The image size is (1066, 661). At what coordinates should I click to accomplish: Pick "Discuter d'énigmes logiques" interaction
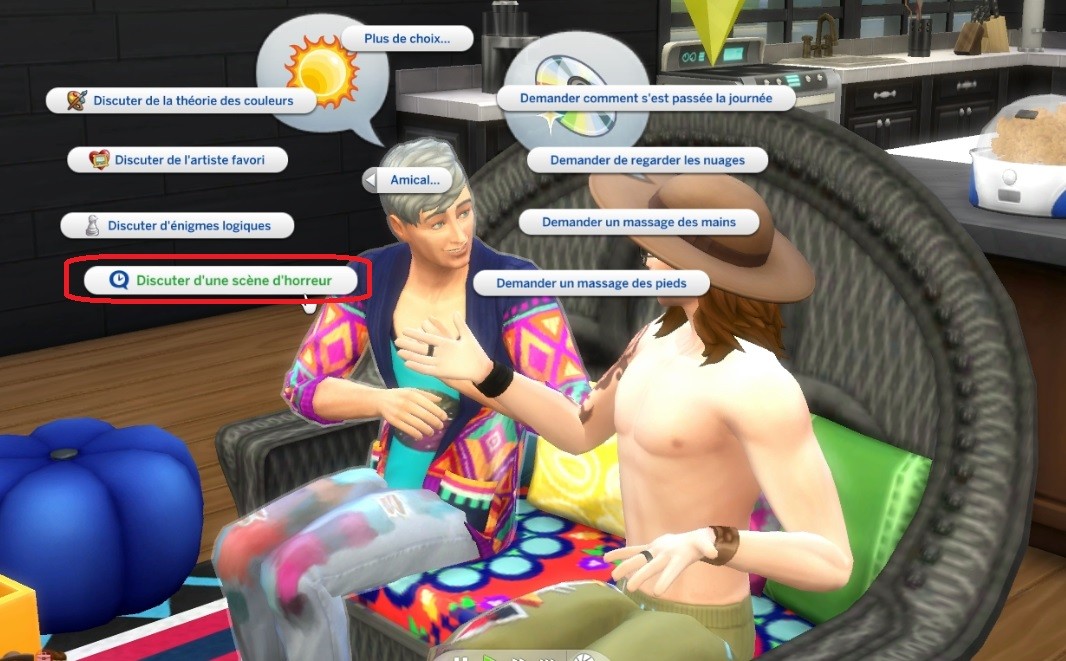(x=178, y=226)
